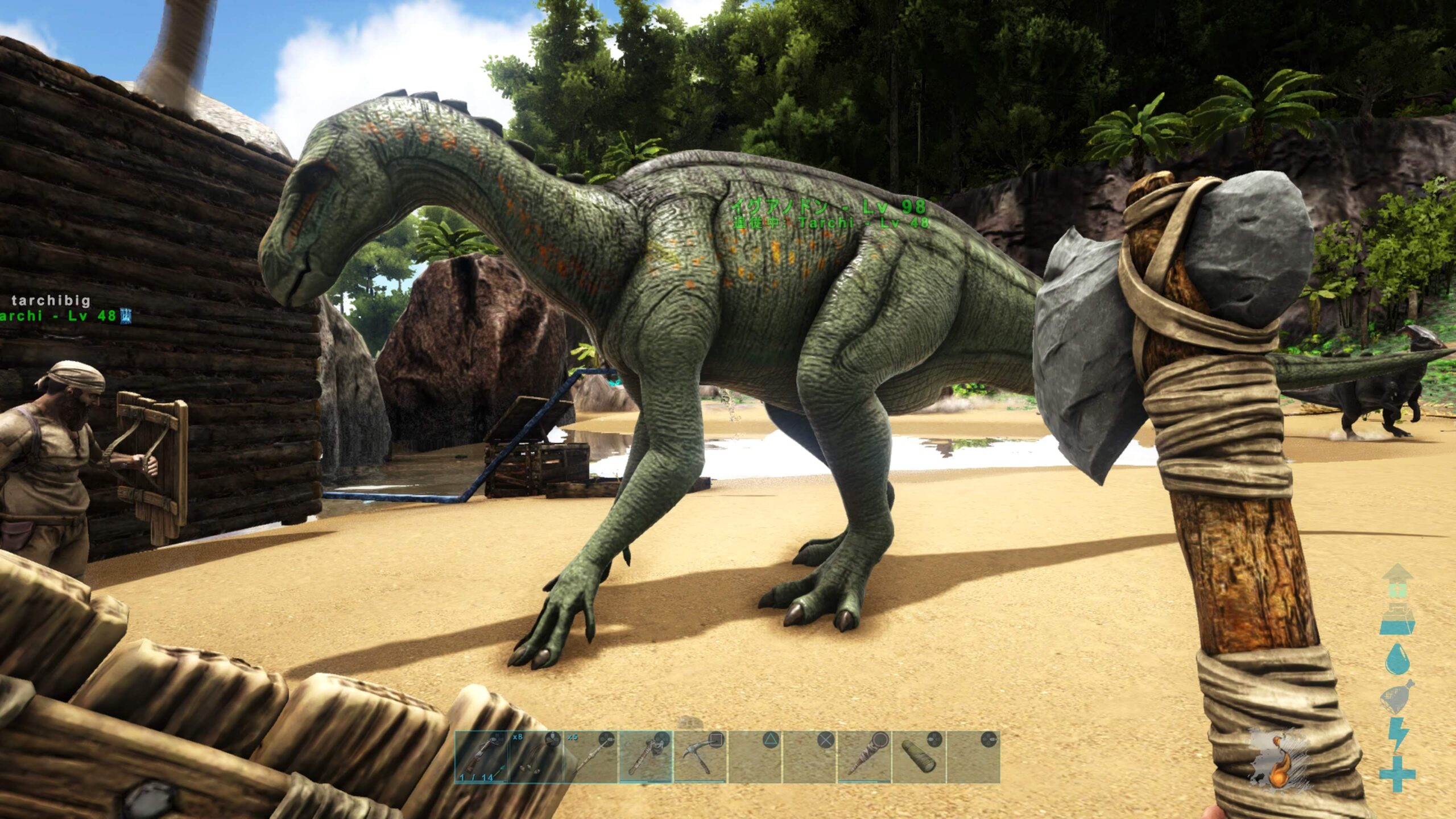Switch to the pickaxe hotbar slot

click(700, 757)
